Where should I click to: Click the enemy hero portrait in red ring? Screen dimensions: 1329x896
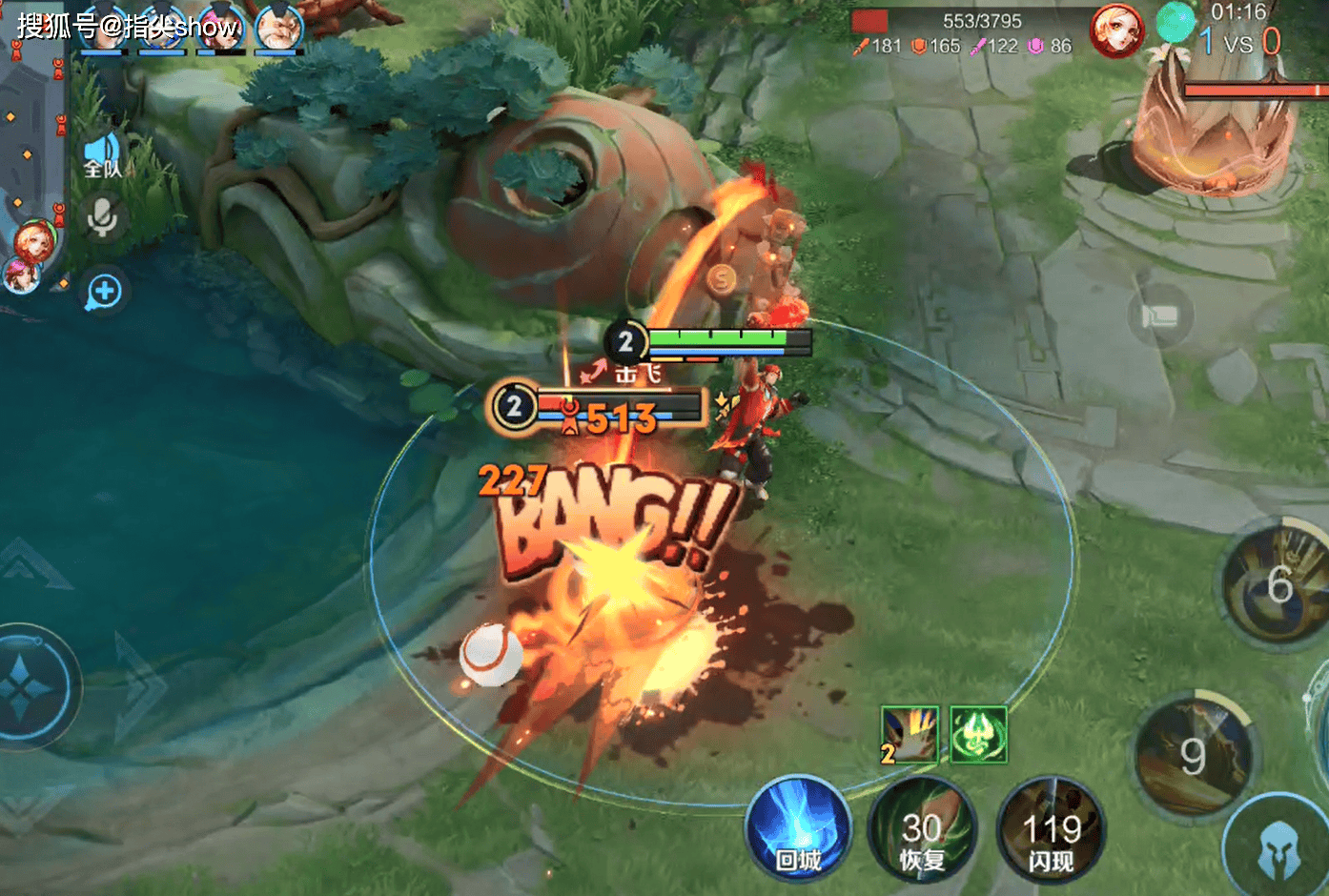click(1116, 30)
